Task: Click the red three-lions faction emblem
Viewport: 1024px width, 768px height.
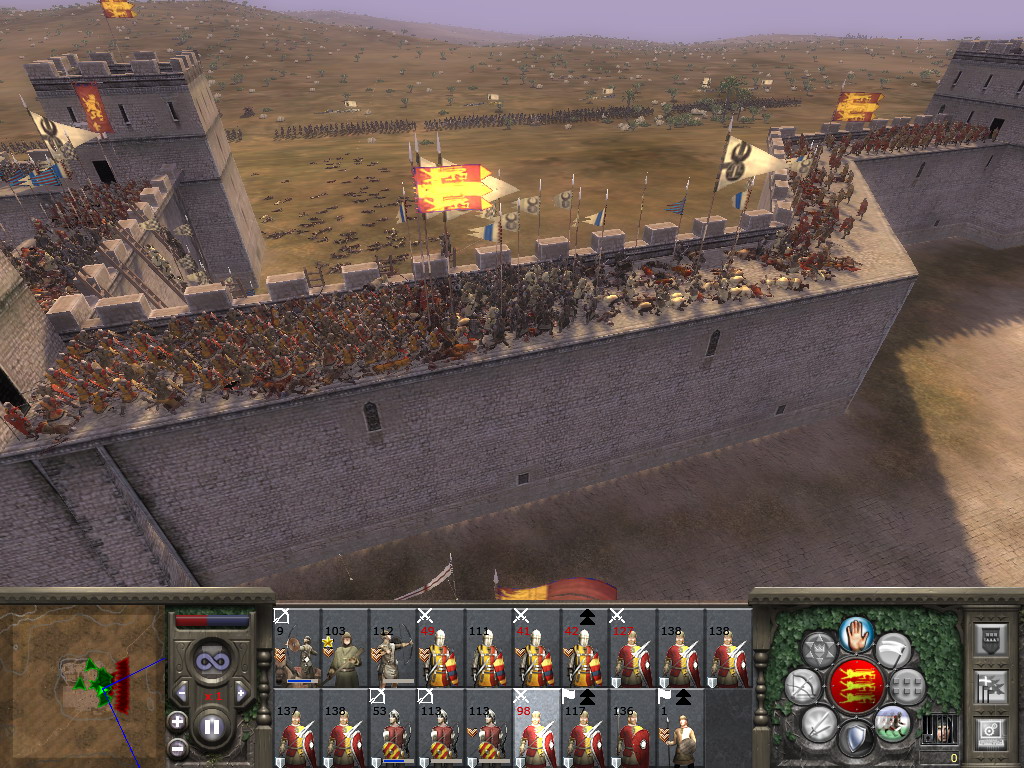Action: pos(855,686)
